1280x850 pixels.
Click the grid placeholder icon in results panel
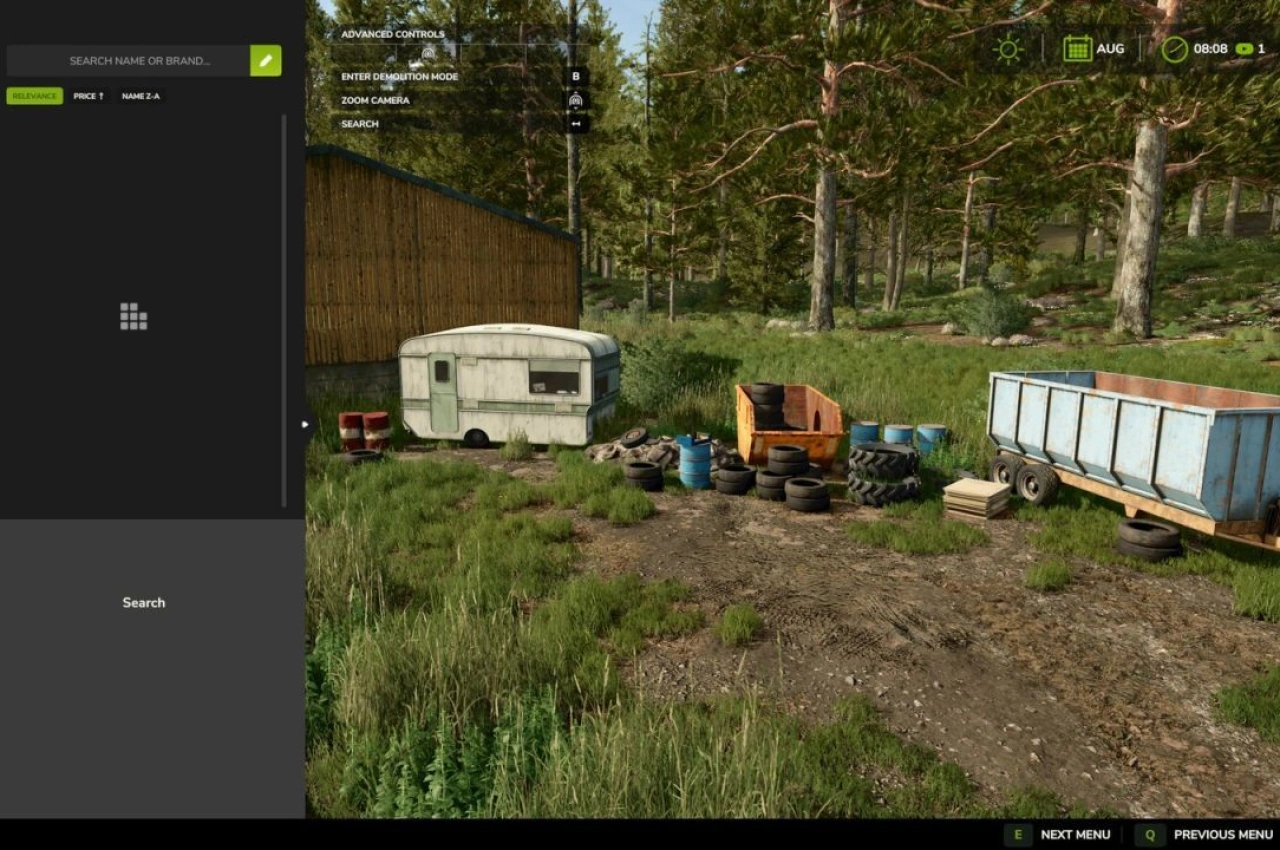coord(133,315)
